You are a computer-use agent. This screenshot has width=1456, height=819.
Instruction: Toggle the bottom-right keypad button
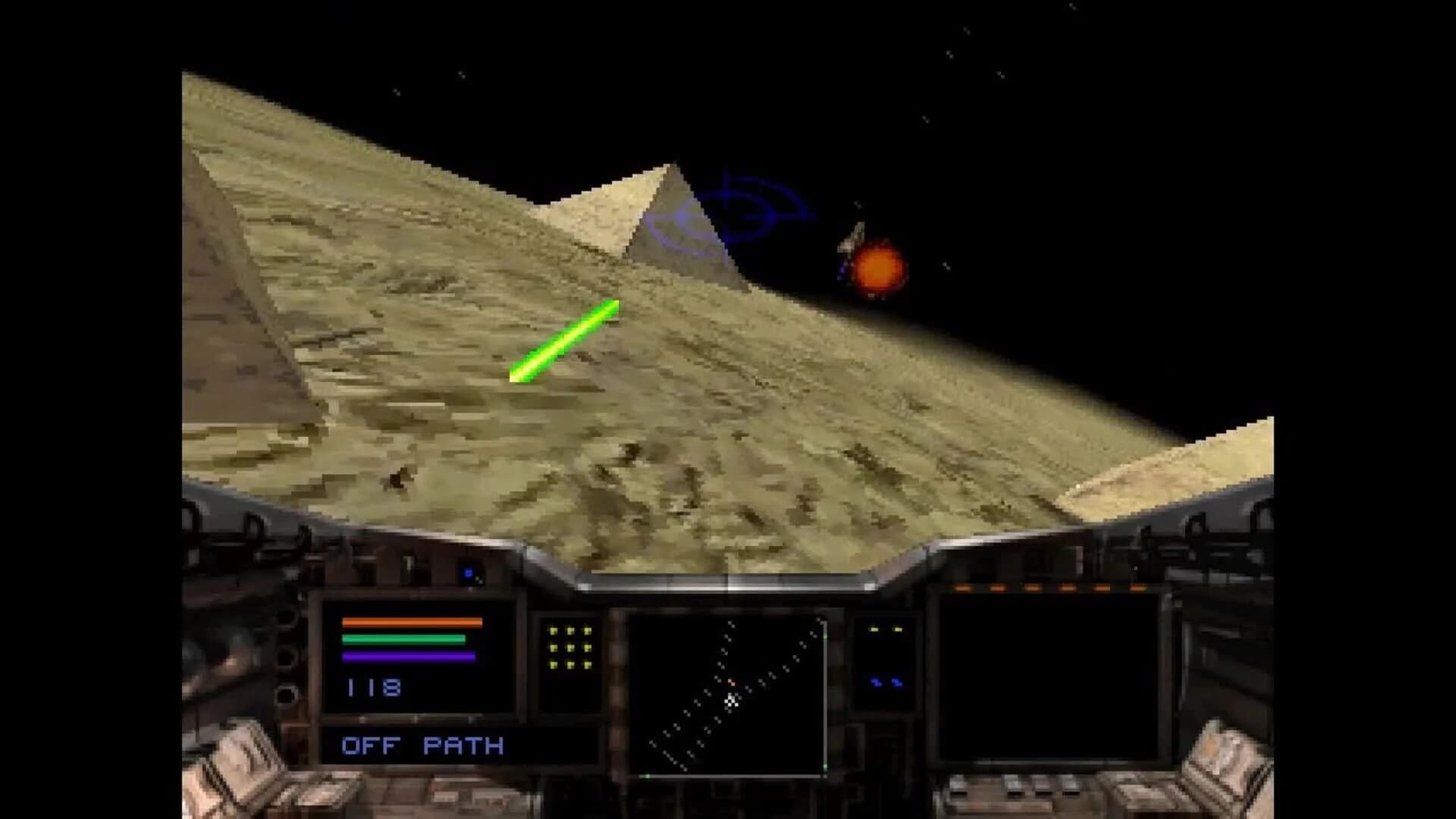(588, 665)
